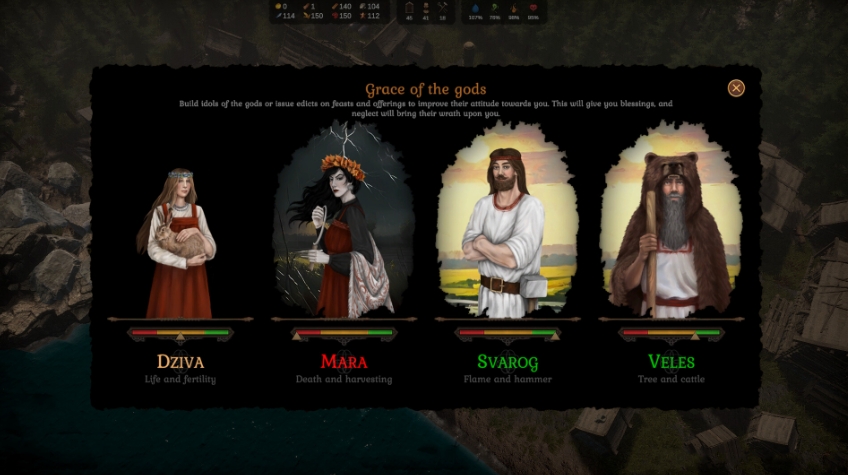
Task: Select the Dziva goddess portrait
Action: tap(180, 240)
